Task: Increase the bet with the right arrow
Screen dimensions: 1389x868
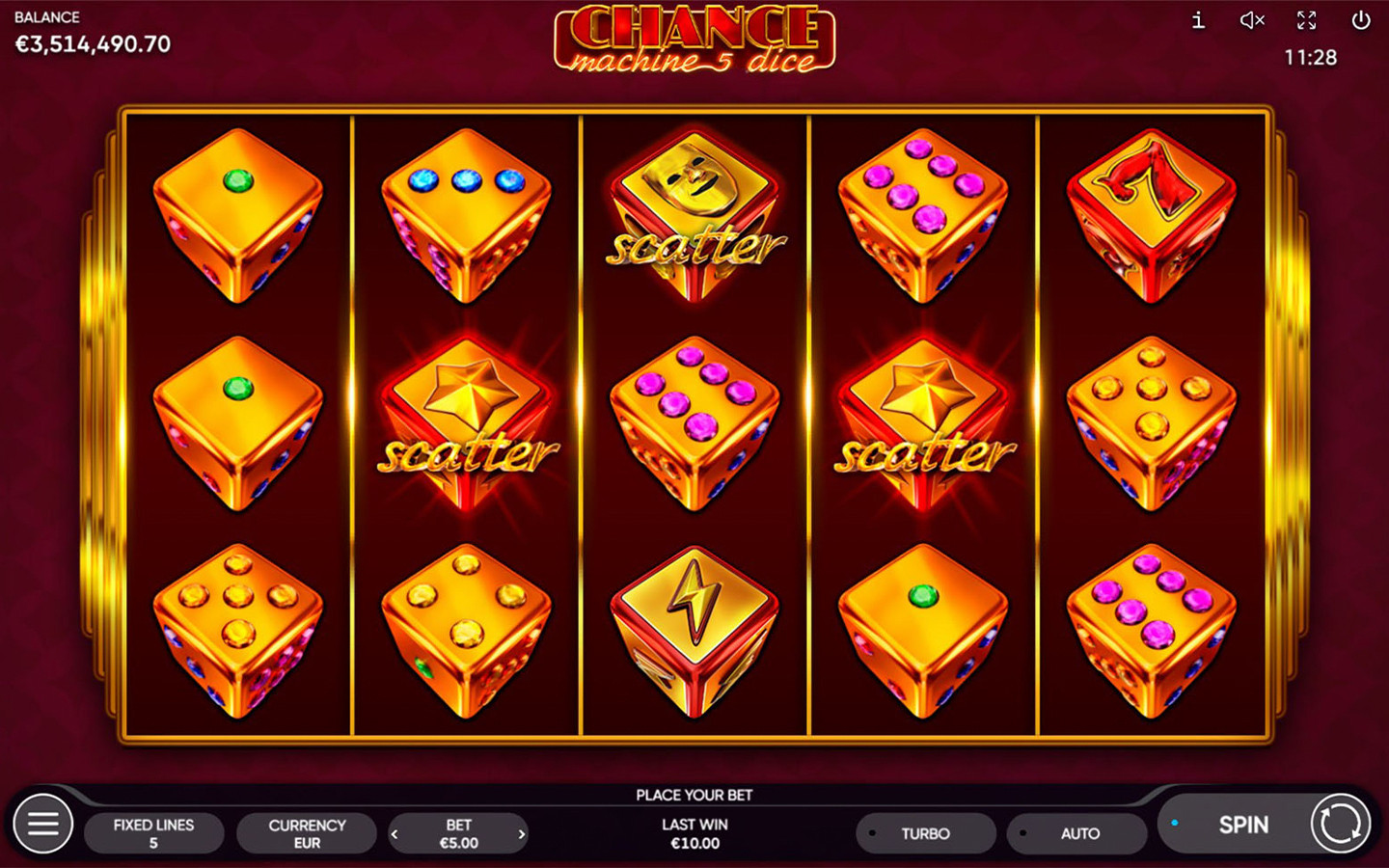Action: (x=522, y=833)
